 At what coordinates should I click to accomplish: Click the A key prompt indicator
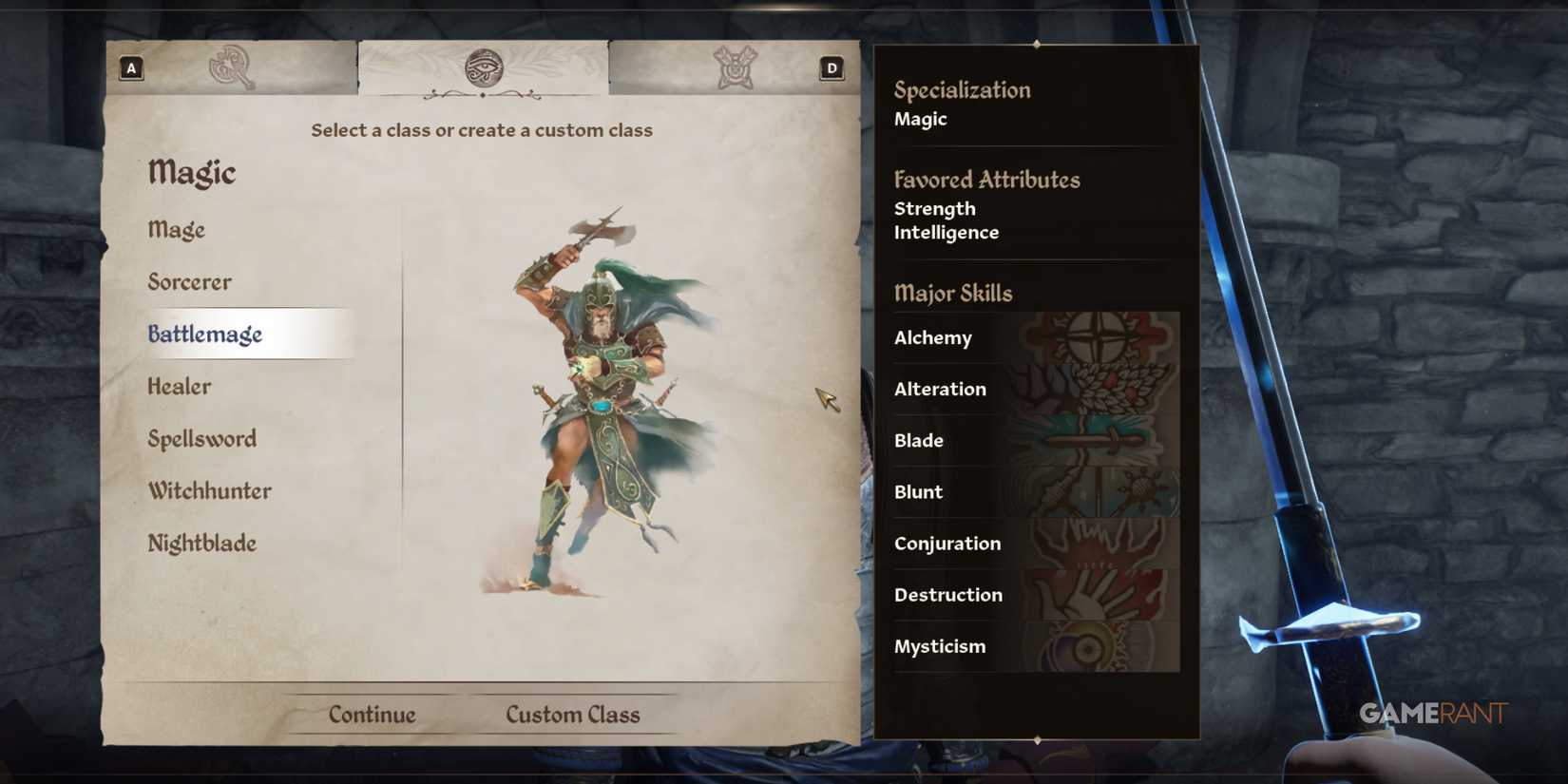[131, 67]
